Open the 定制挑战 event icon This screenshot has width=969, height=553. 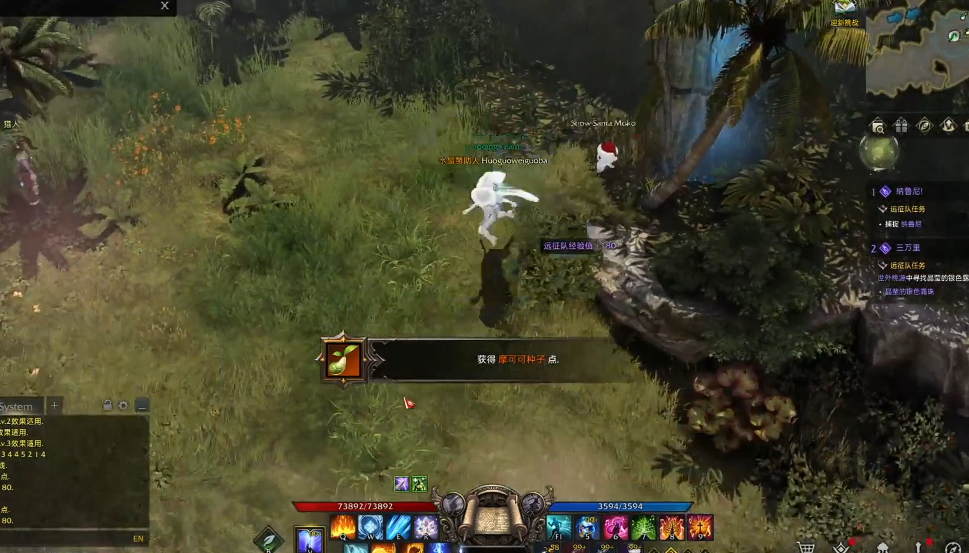click(845, 10)
